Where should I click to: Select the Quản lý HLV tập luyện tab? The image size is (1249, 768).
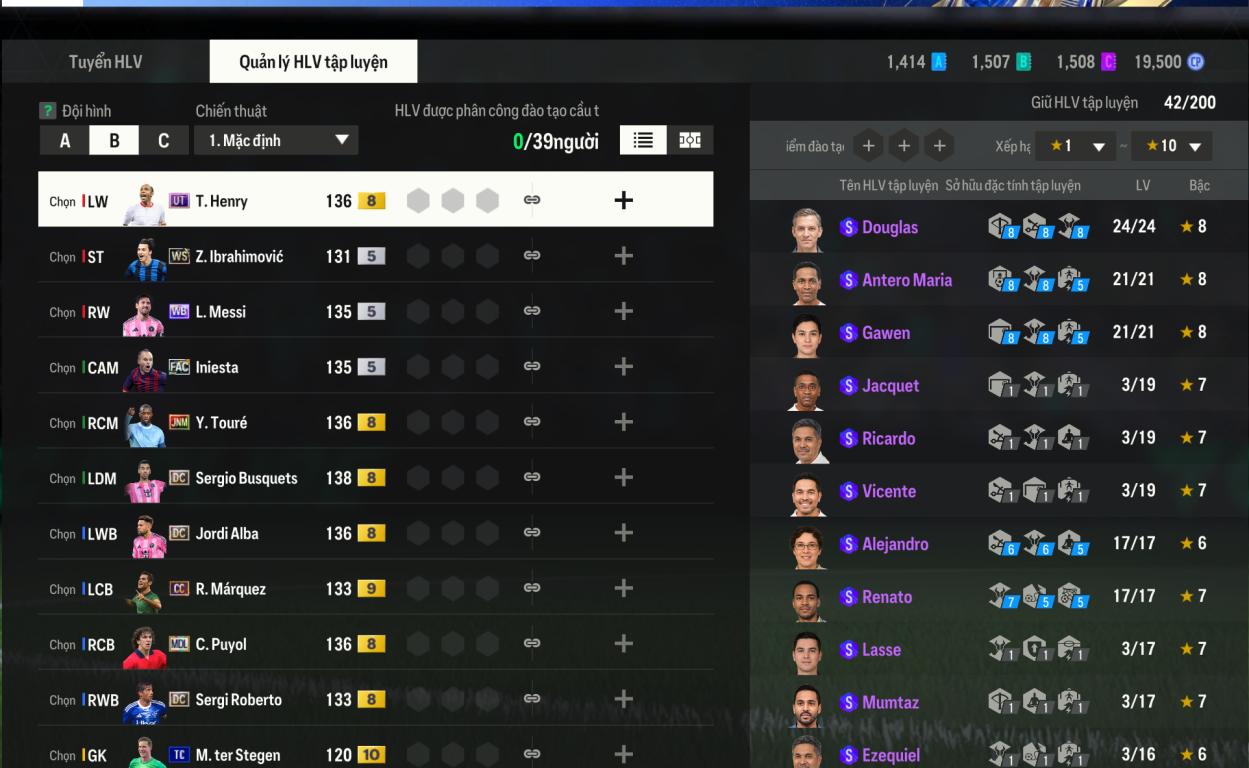[313, 62]
